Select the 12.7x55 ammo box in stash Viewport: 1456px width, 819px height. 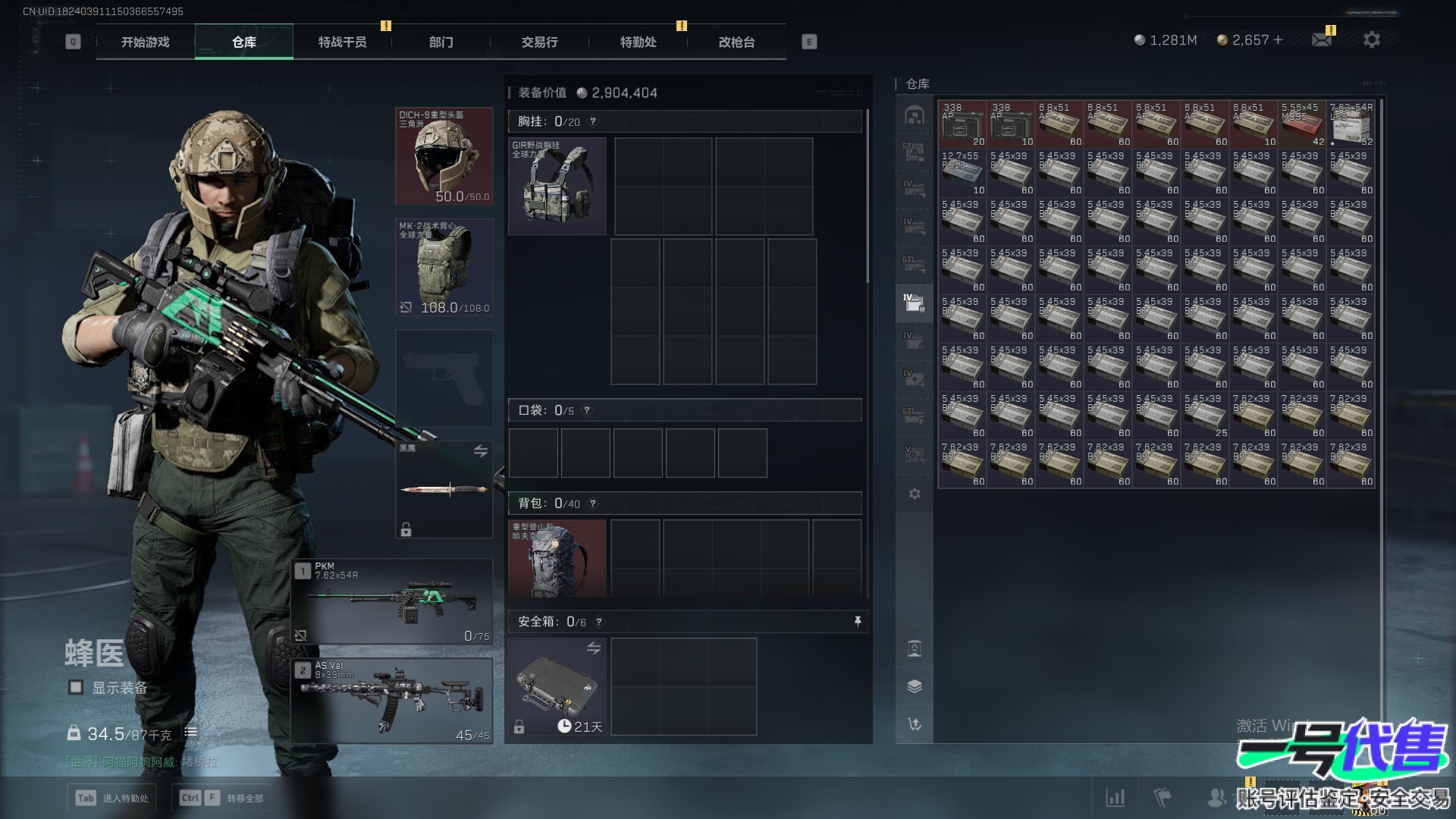click(962, 173)
